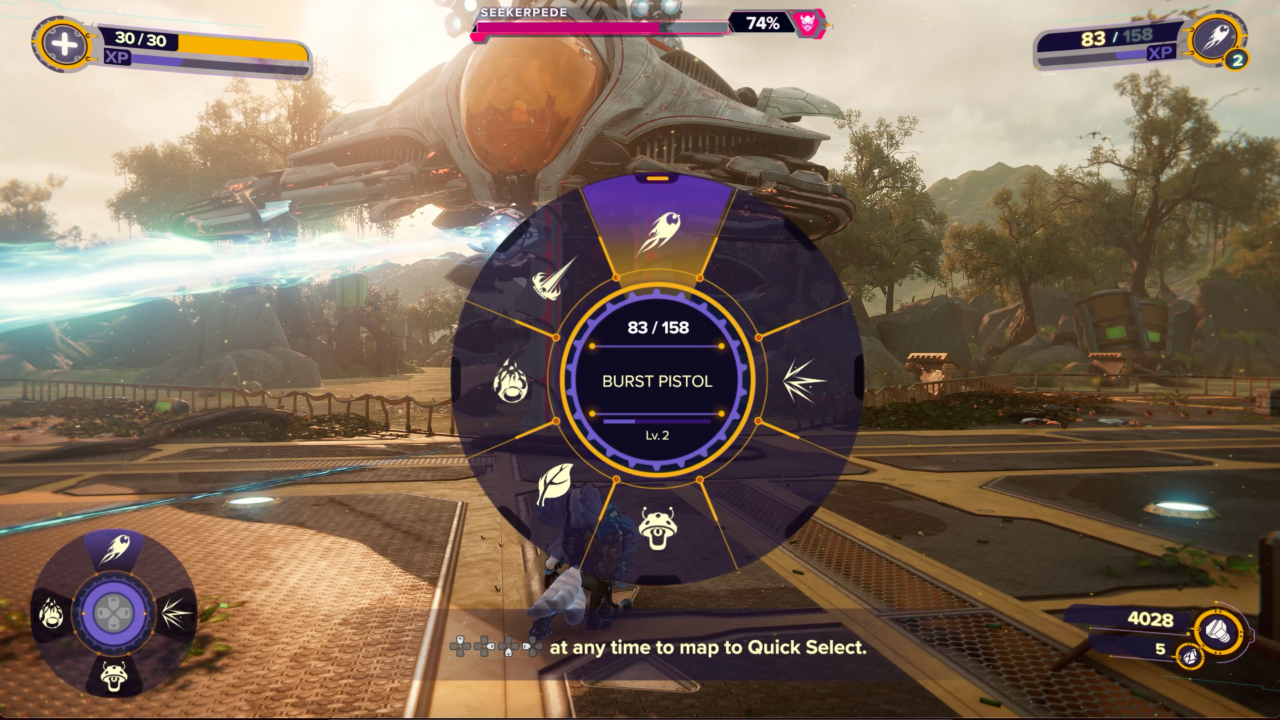This screenshot has width=1280, height=720.
Task: Click the equipped weapon icon beside the ammo bar
Action: [1218, 39]
